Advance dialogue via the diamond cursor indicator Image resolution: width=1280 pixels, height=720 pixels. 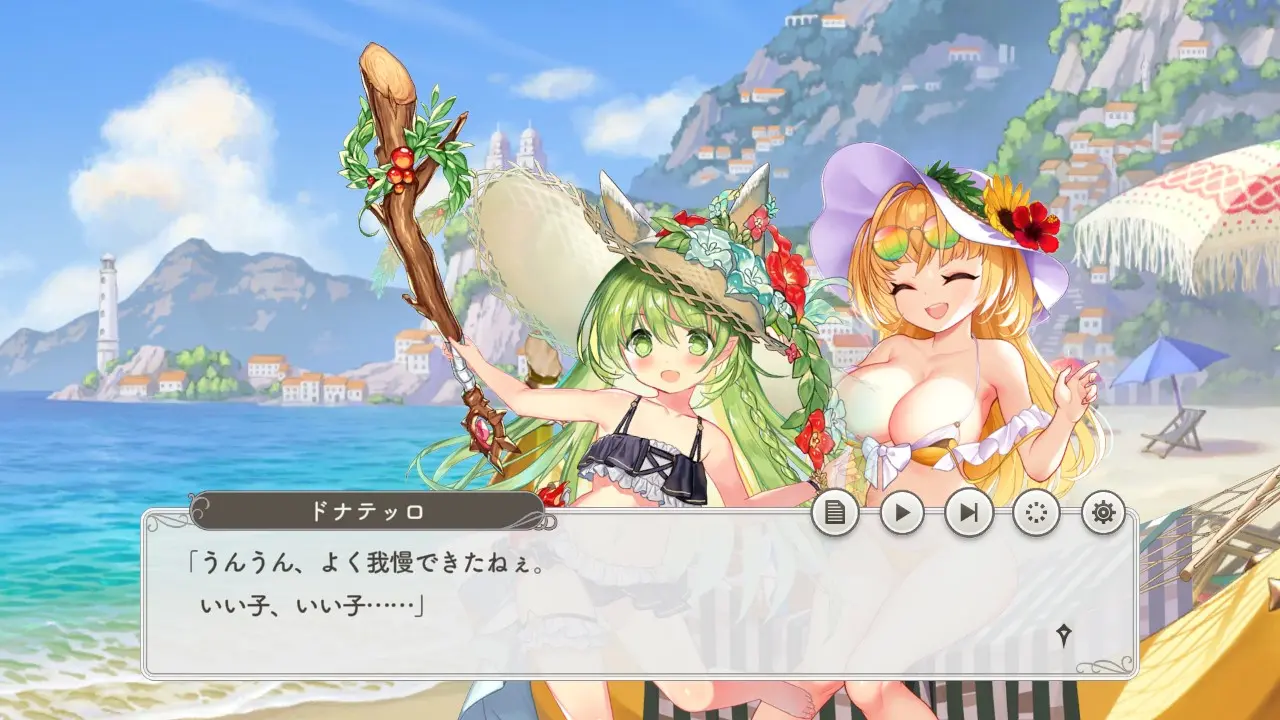coord(1064,634)
